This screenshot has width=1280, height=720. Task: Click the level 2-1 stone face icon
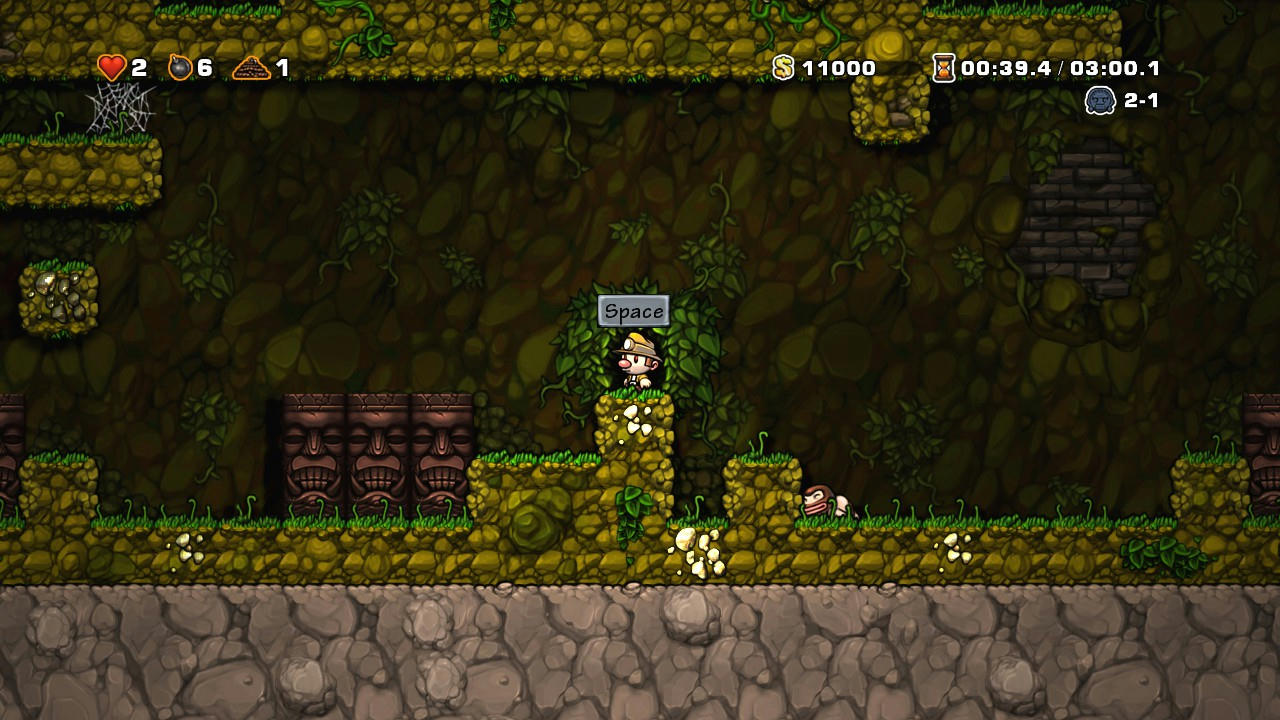[1100, 100]
